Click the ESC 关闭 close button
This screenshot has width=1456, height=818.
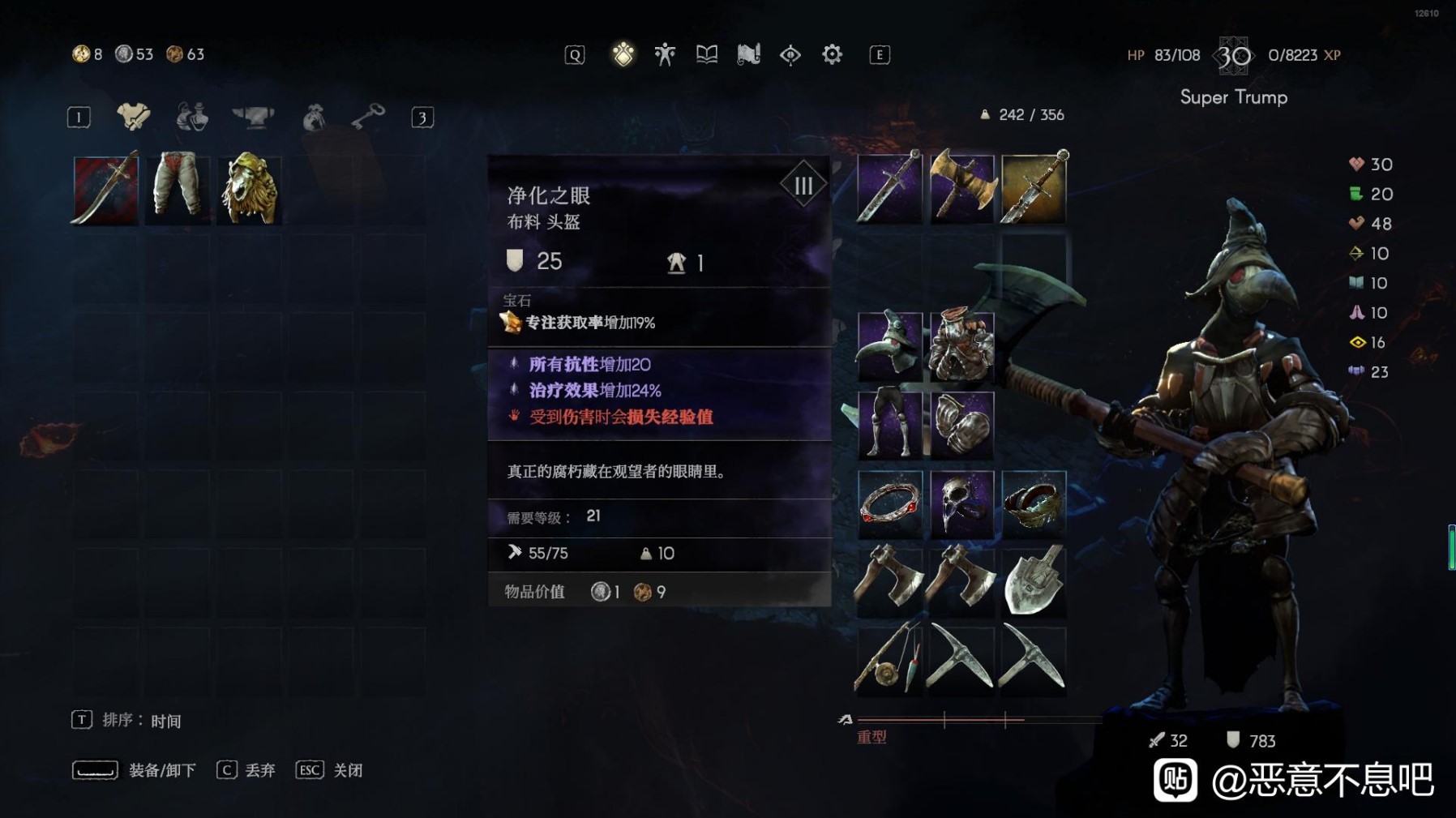326,770
